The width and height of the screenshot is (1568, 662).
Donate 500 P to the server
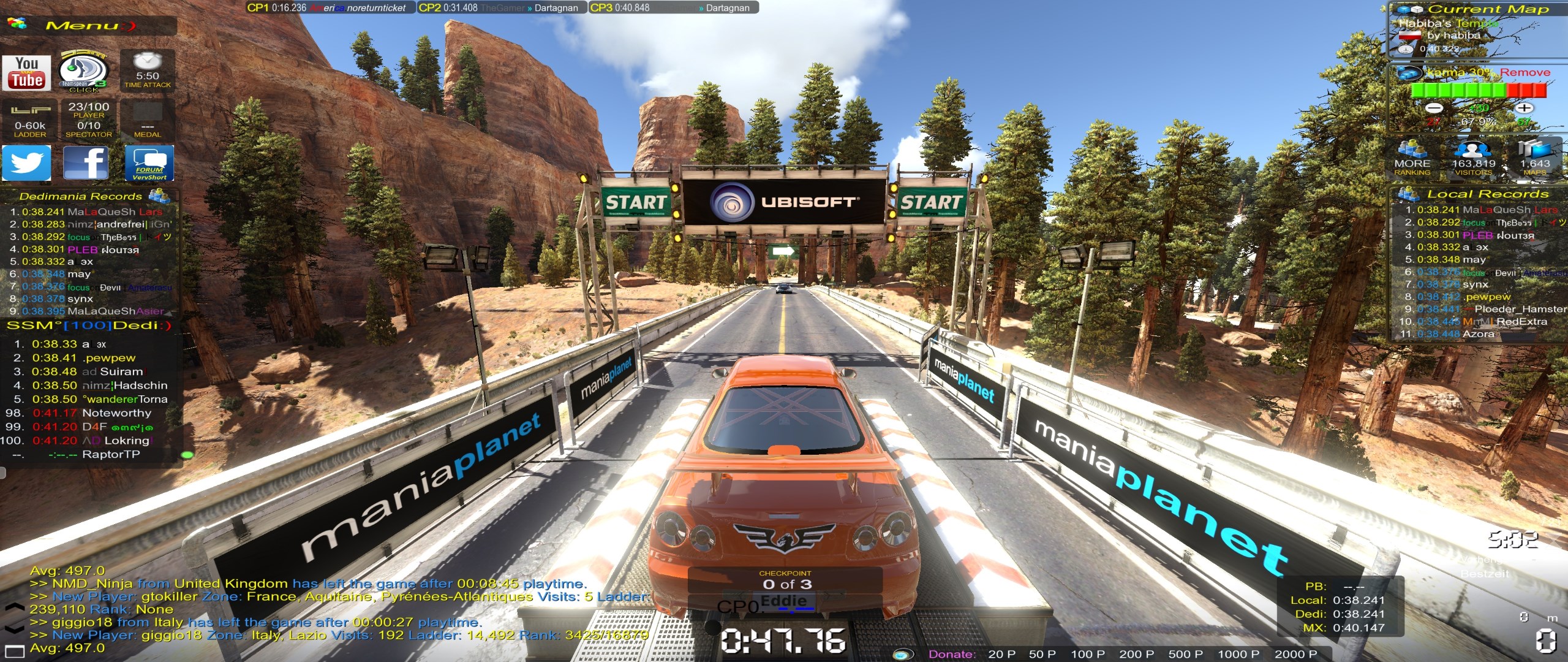click(x=1185, y=654)
